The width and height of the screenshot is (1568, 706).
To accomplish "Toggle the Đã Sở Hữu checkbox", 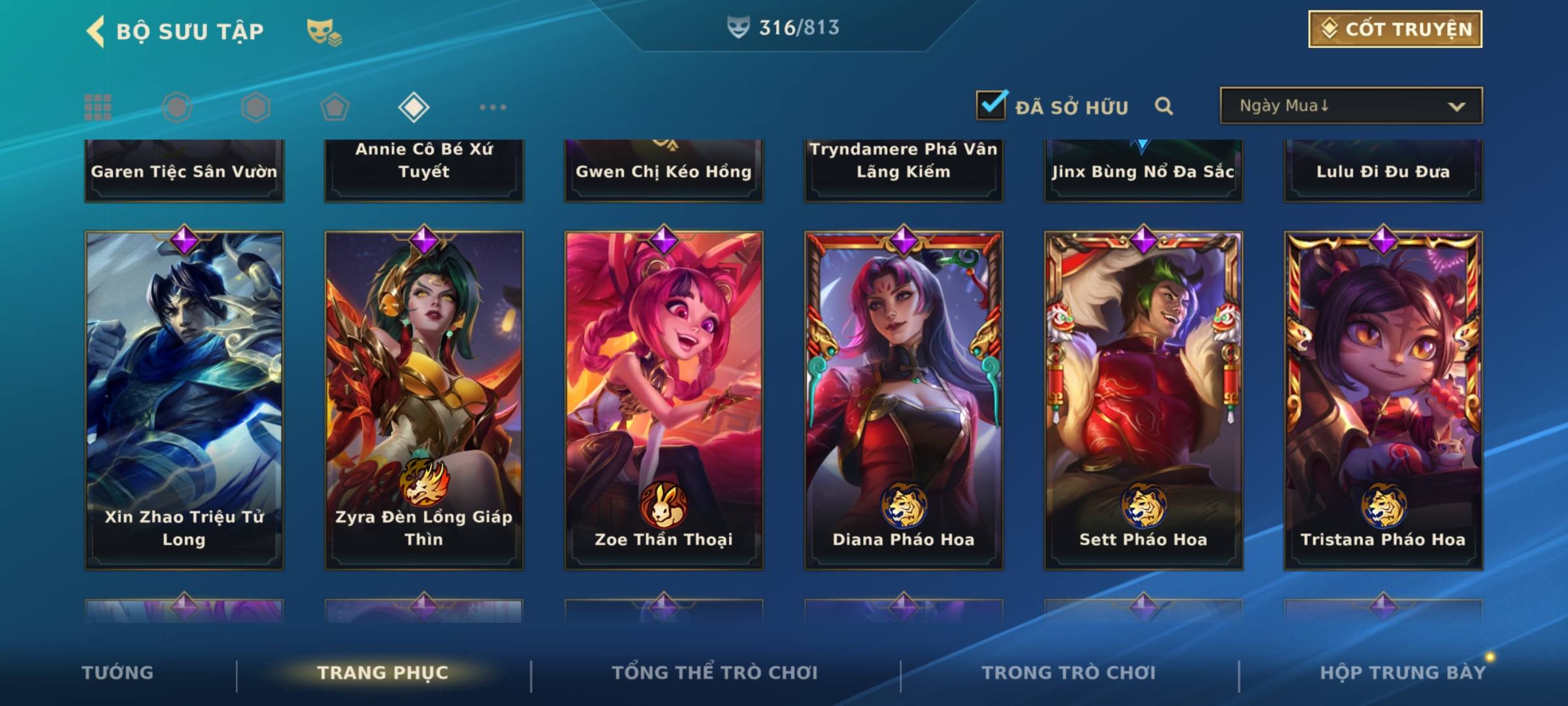I will coord(991,105).
